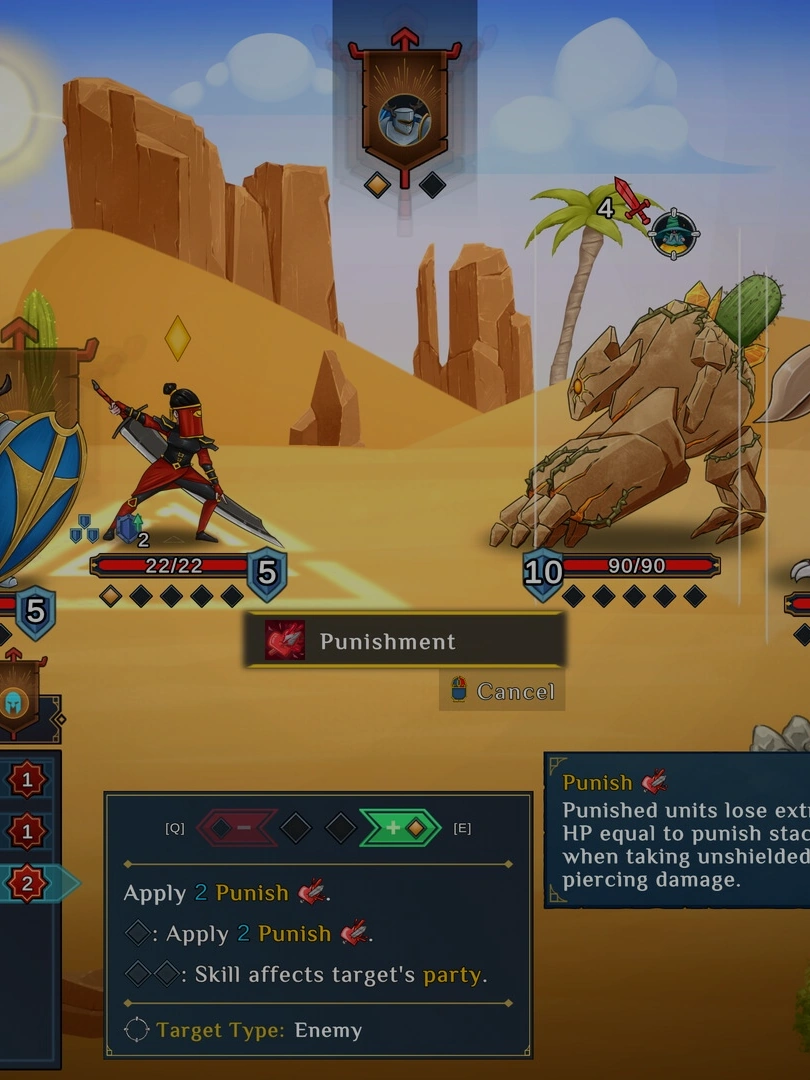Cancel the Punishment skill selection

click(503, 691)
